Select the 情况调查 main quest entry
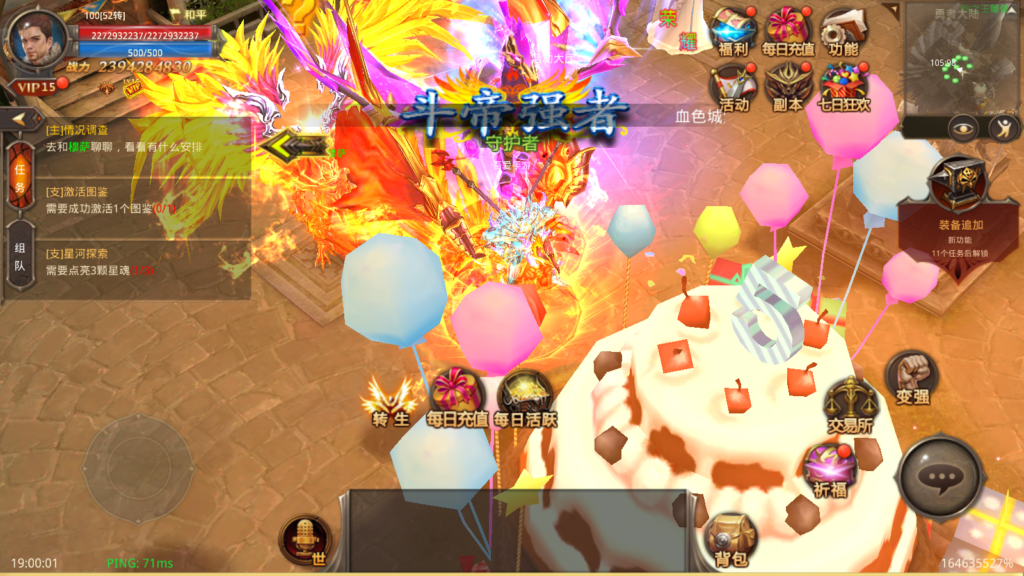 pos(140,139)
